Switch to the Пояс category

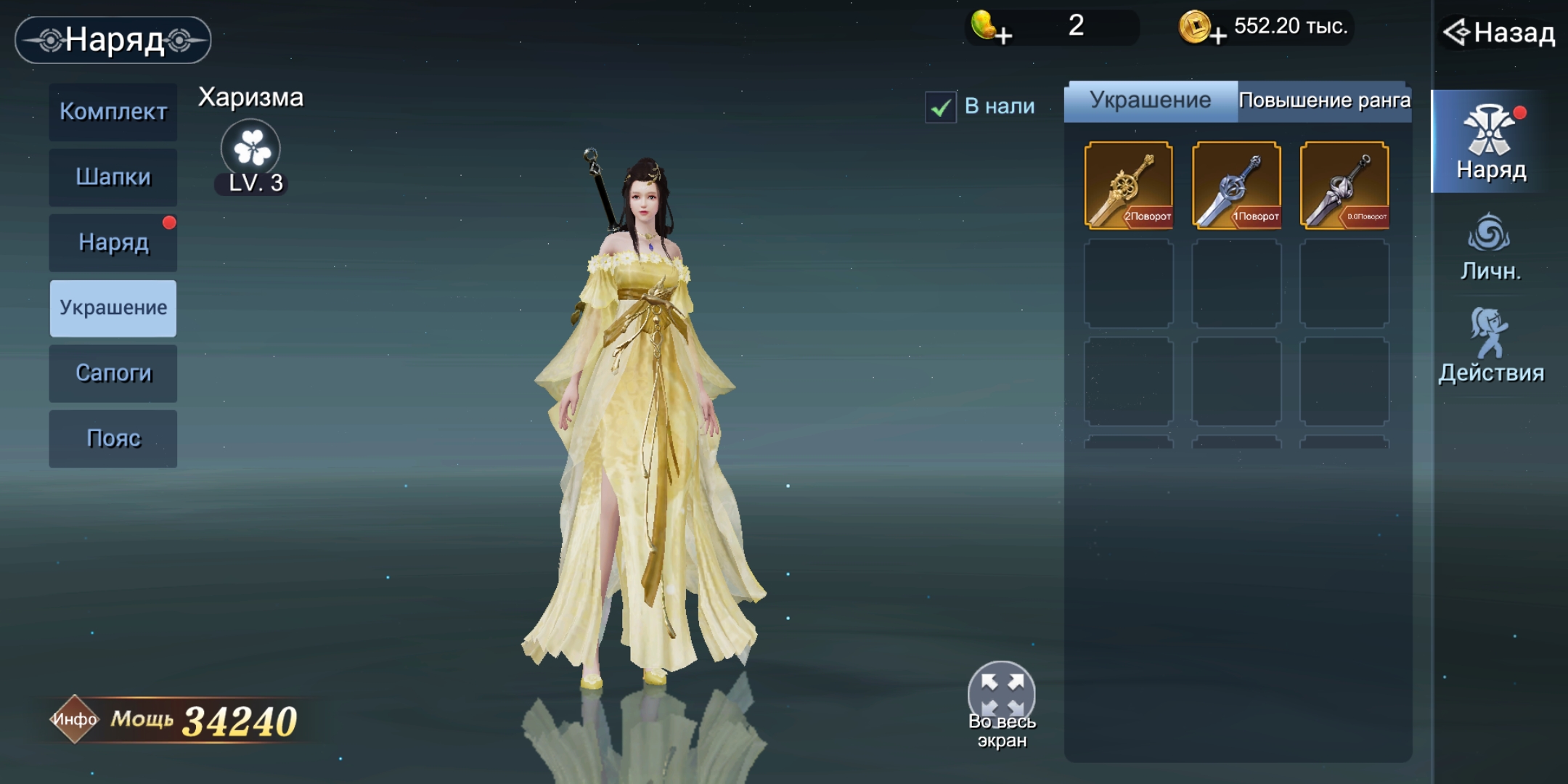click(113, 438)
